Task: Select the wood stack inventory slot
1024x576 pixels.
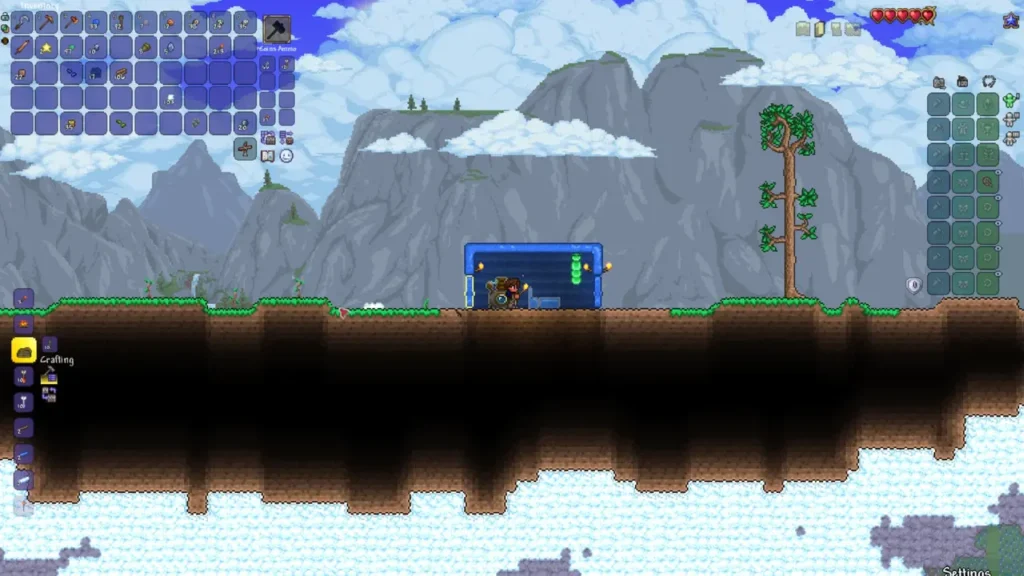Action: pos(121,72)
